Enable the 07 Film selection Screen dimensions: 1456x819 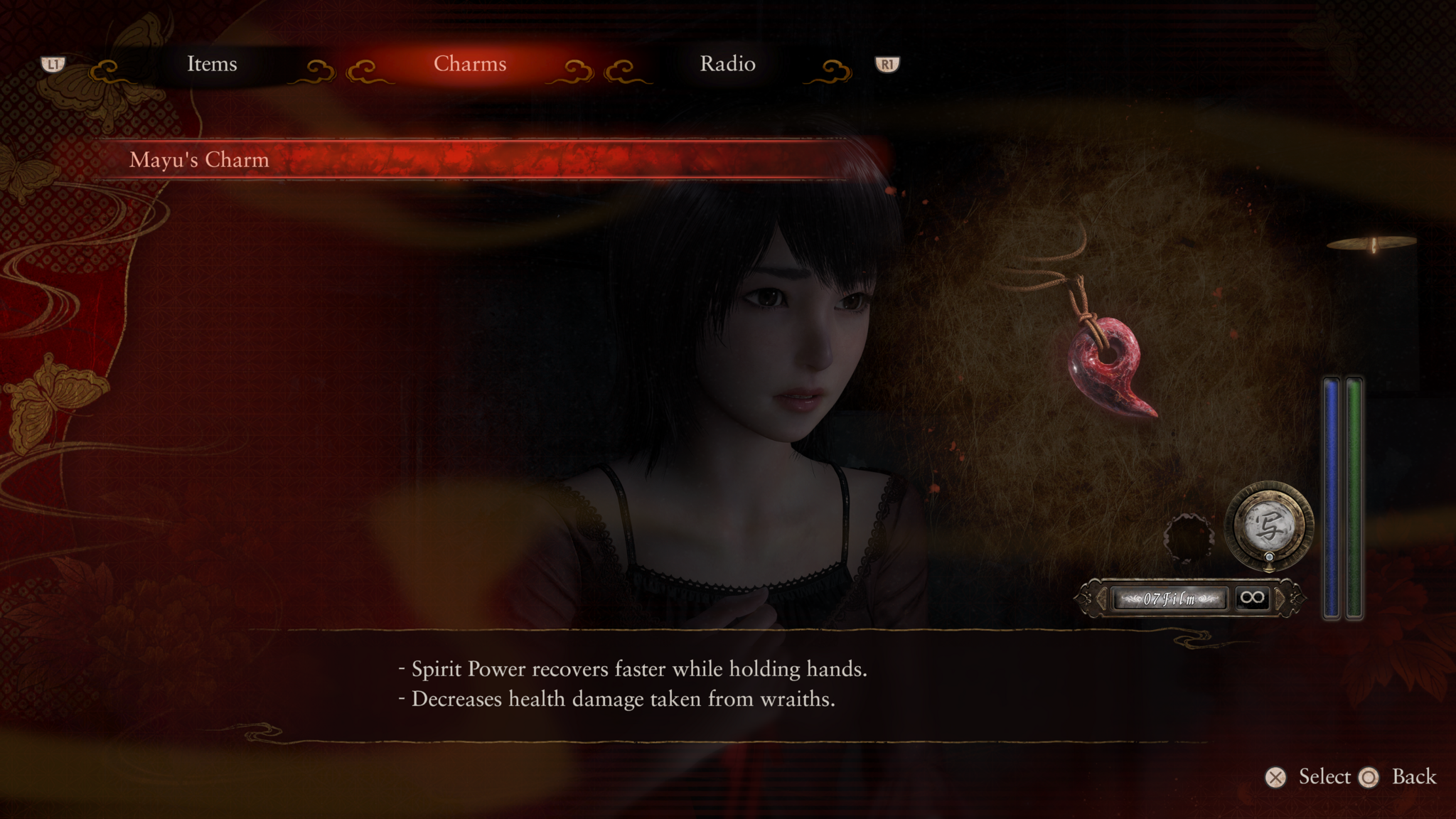pyautogui.click(x=1169, y=599)
